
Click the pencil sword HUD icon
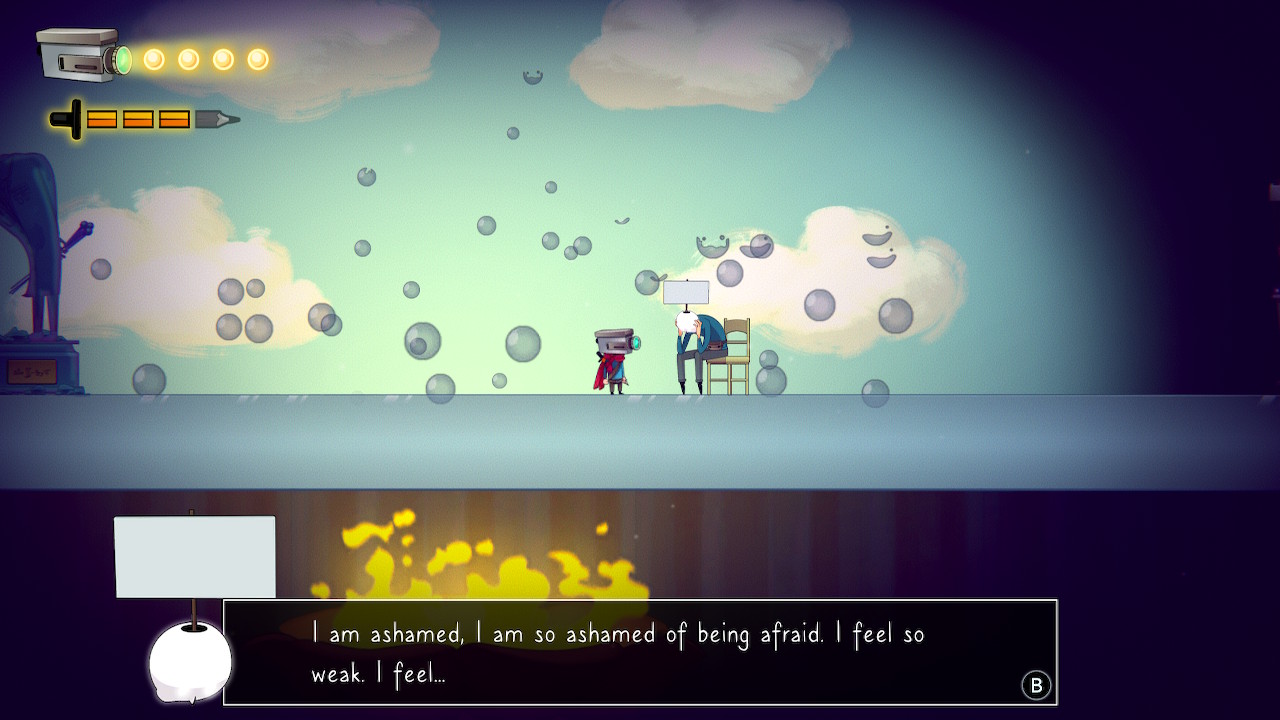coord(144,120)
